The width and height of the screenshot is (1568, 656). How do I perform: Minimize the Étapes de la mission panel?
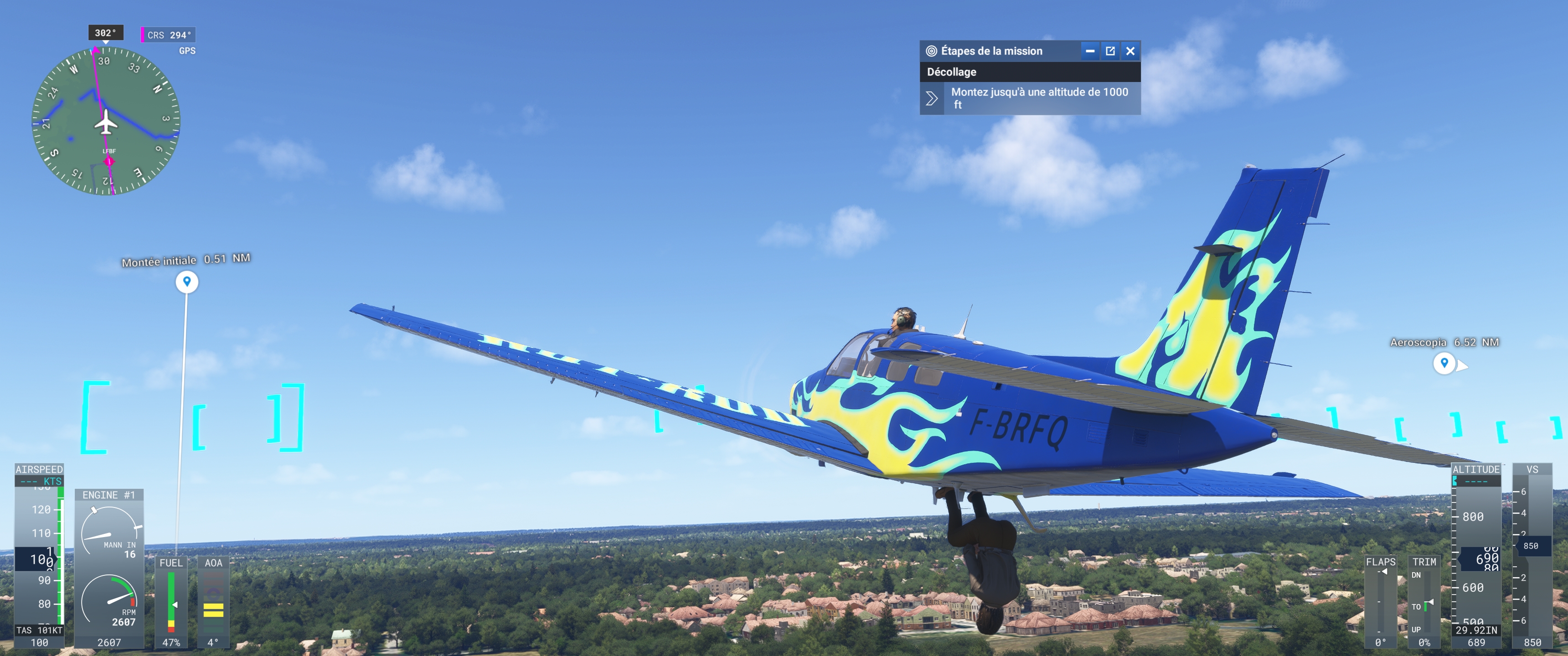[1089, 51]
